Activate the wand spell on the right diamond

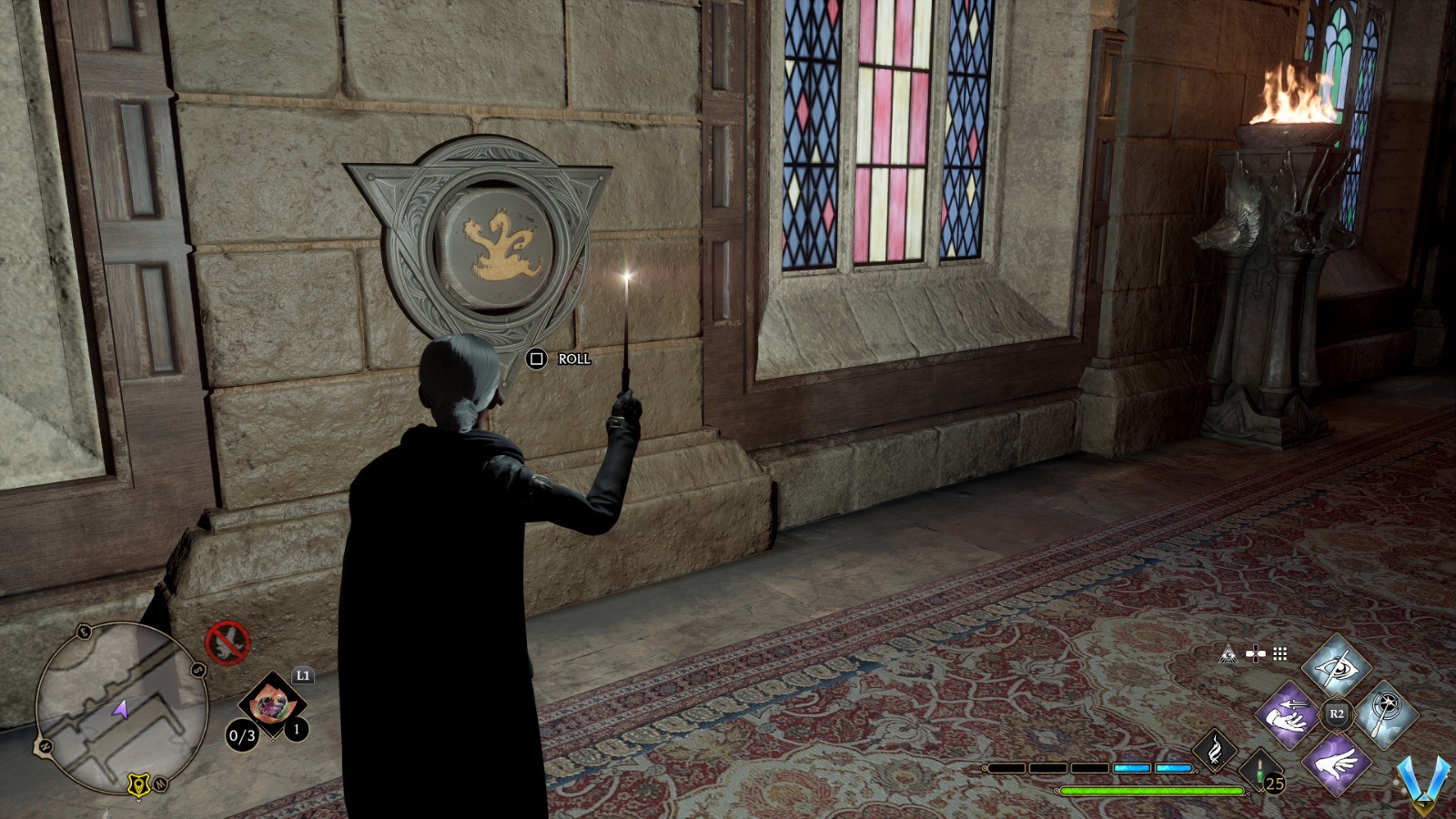tap(1386, 714)
